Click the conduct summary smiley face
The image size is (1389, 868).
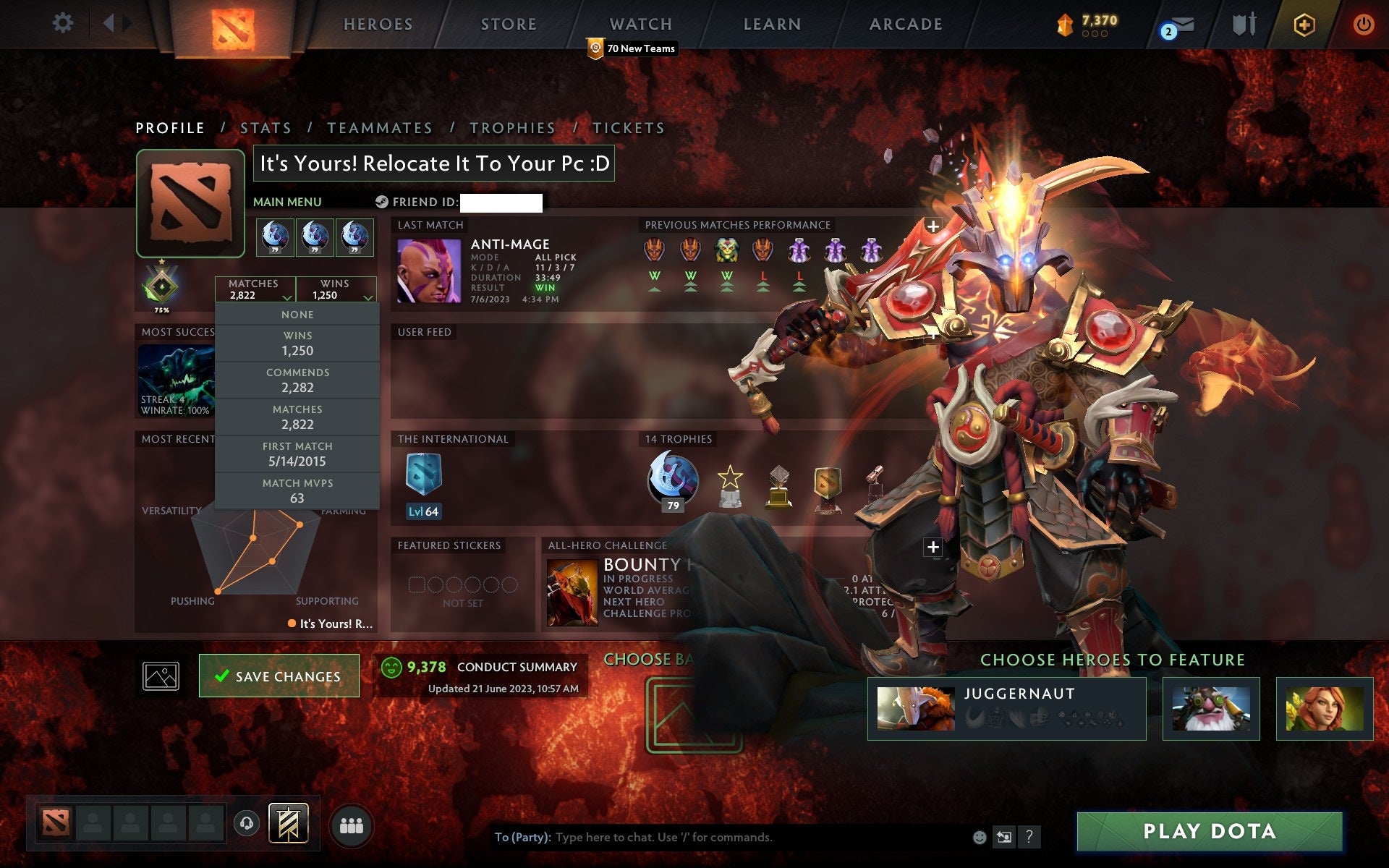392,667
